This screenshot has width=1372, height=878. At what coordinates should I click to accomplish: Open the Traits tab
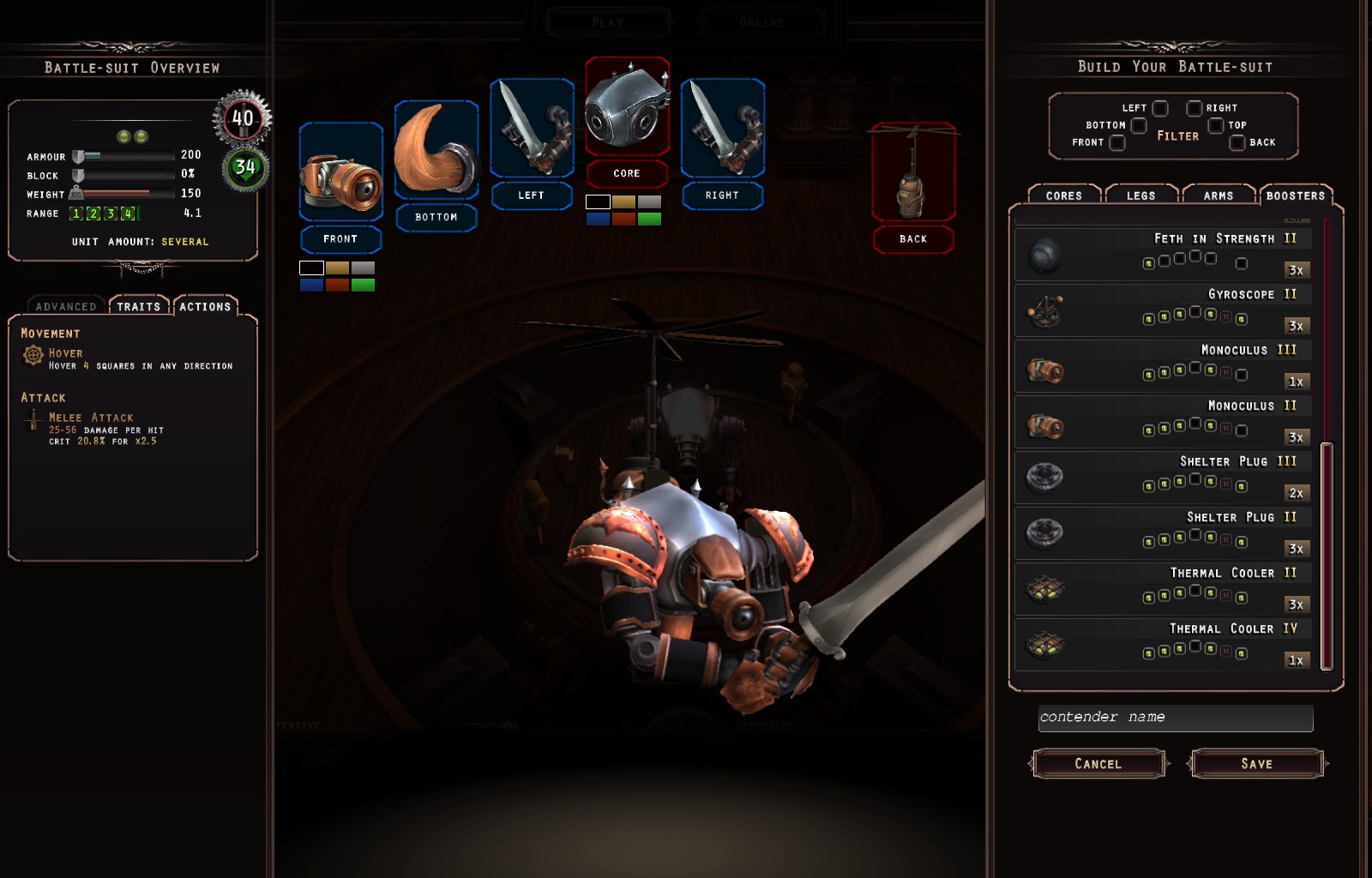(138, 306)
